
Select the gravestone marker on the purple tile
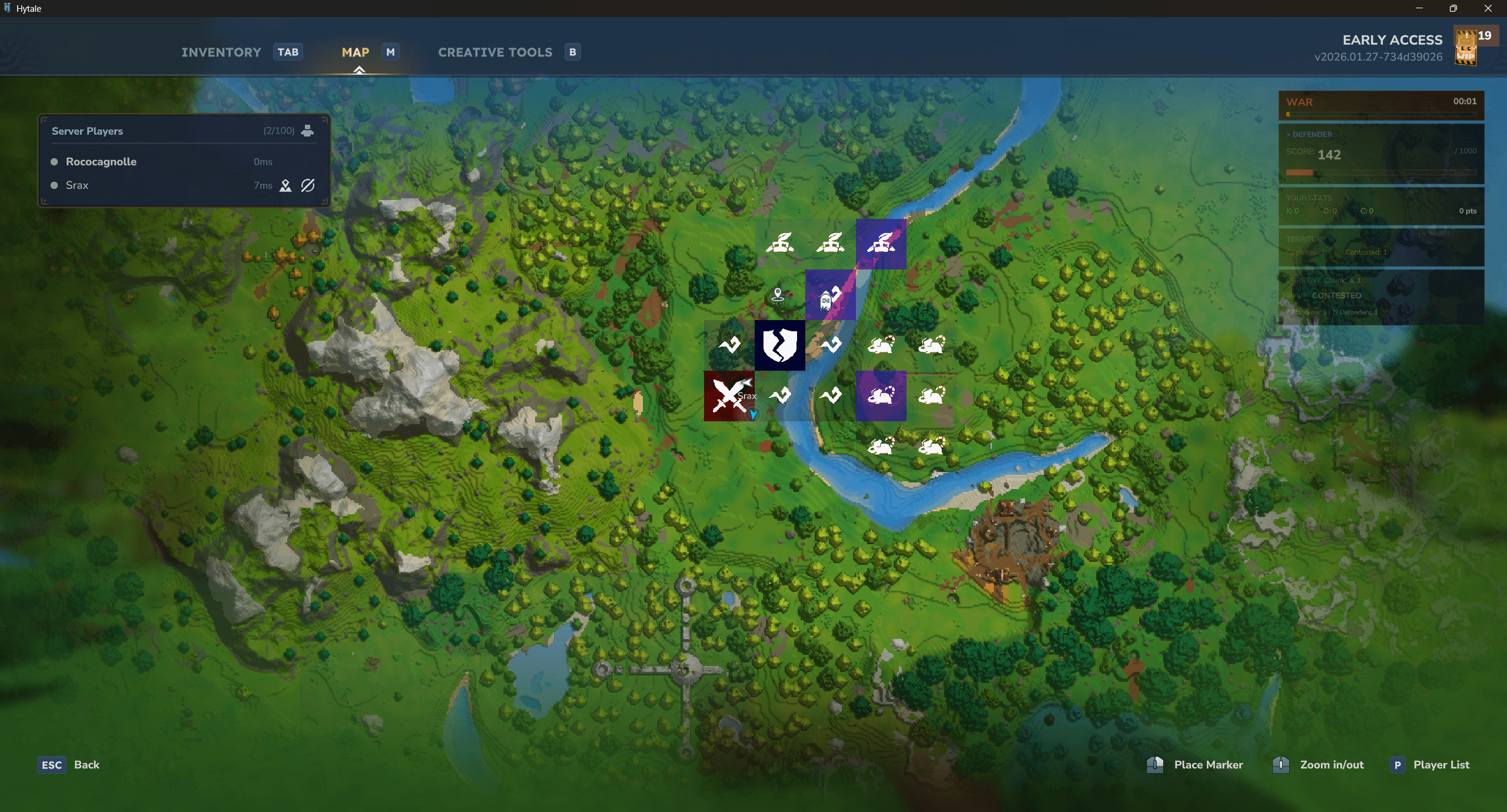pos(826,301)
